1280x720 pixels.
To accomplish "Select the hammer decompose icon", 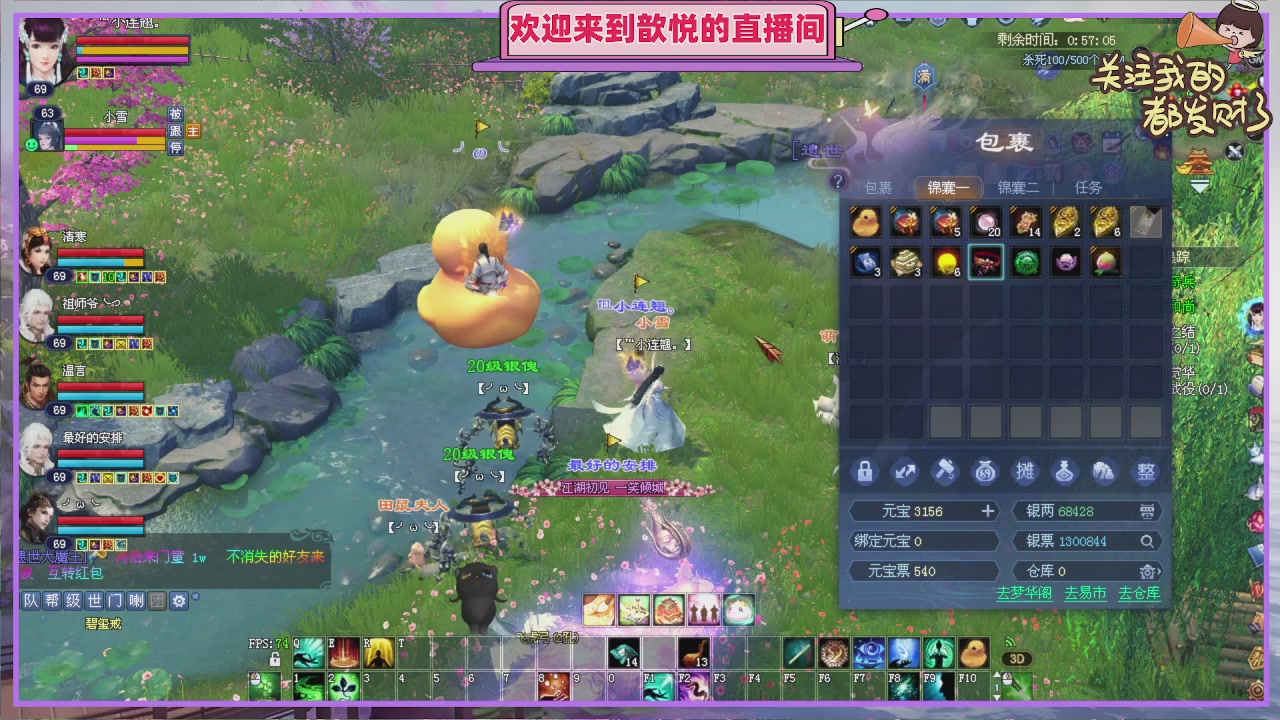I will point(945,471).
